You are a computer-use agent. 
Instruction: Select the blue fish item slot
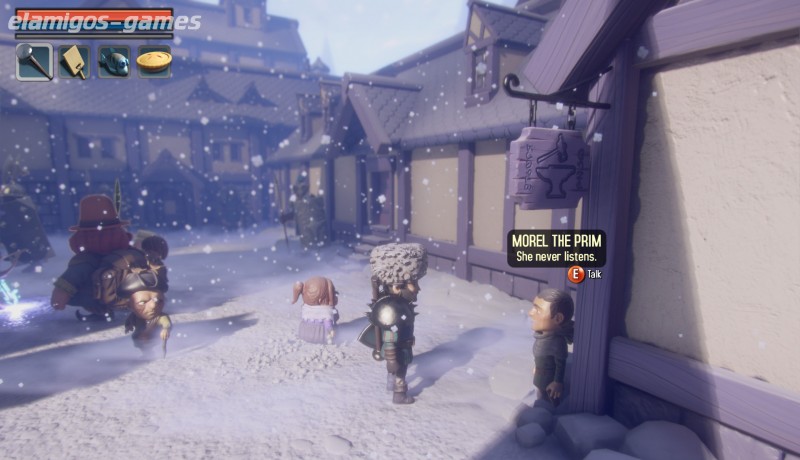coord(114,61)
